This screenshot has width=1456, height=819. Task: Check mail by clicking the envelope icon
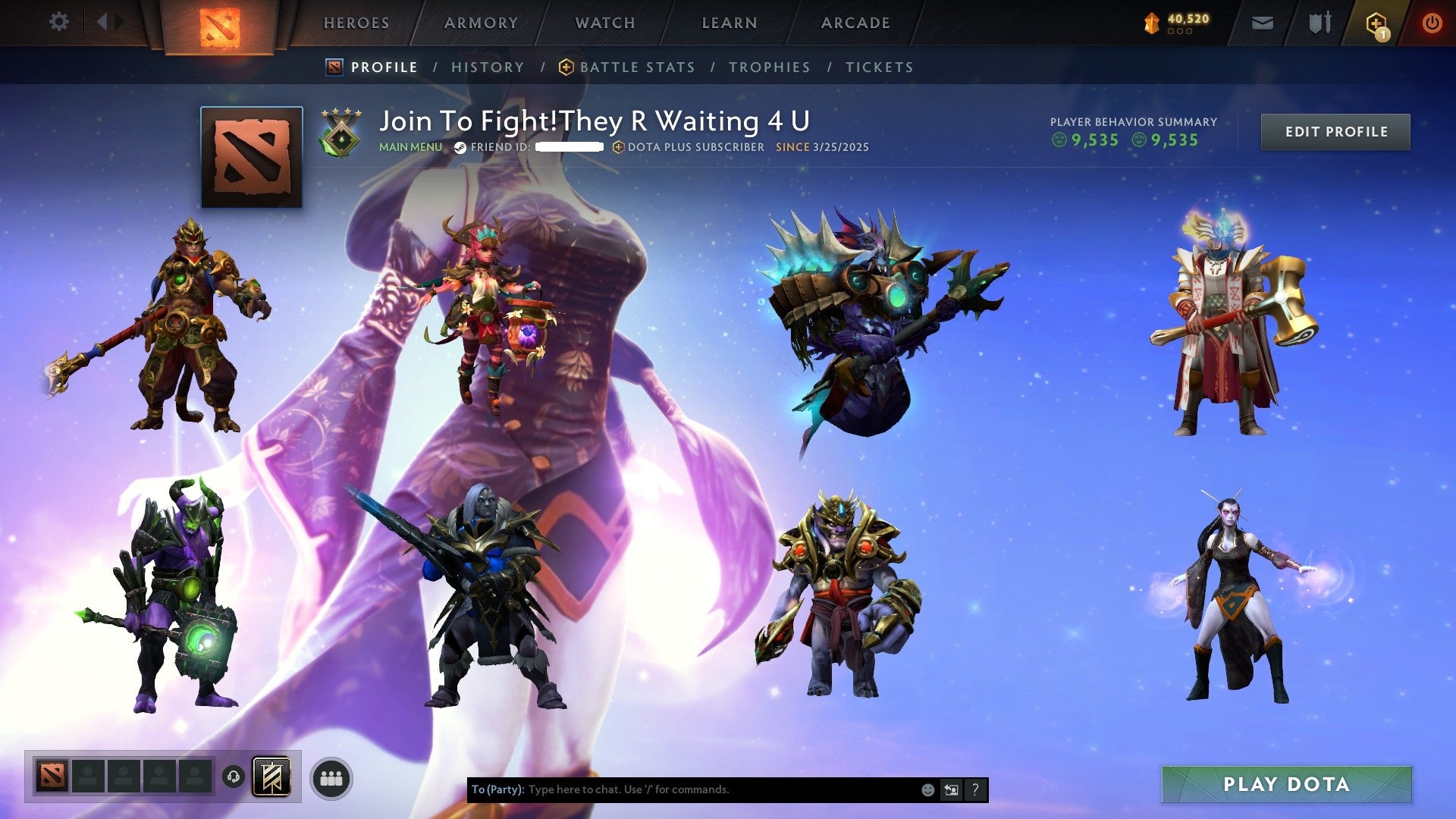tap(1263, 23)
